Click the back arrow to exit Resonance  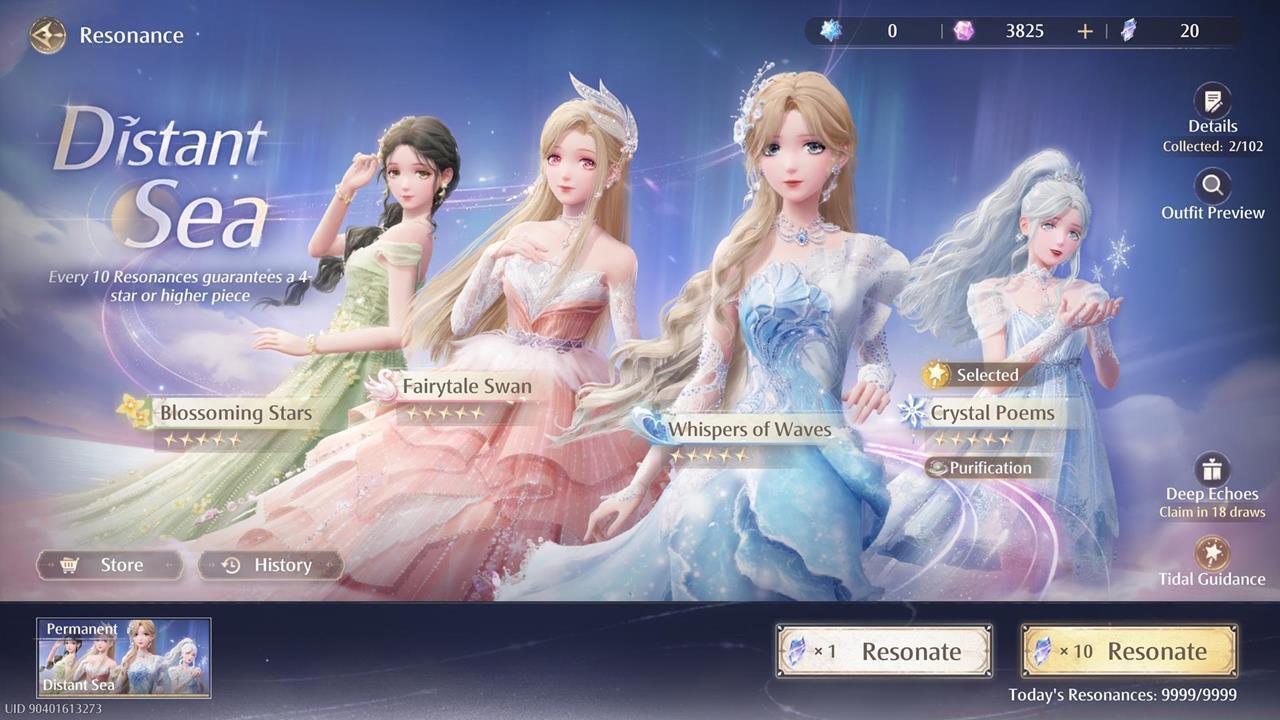(46, 35)
